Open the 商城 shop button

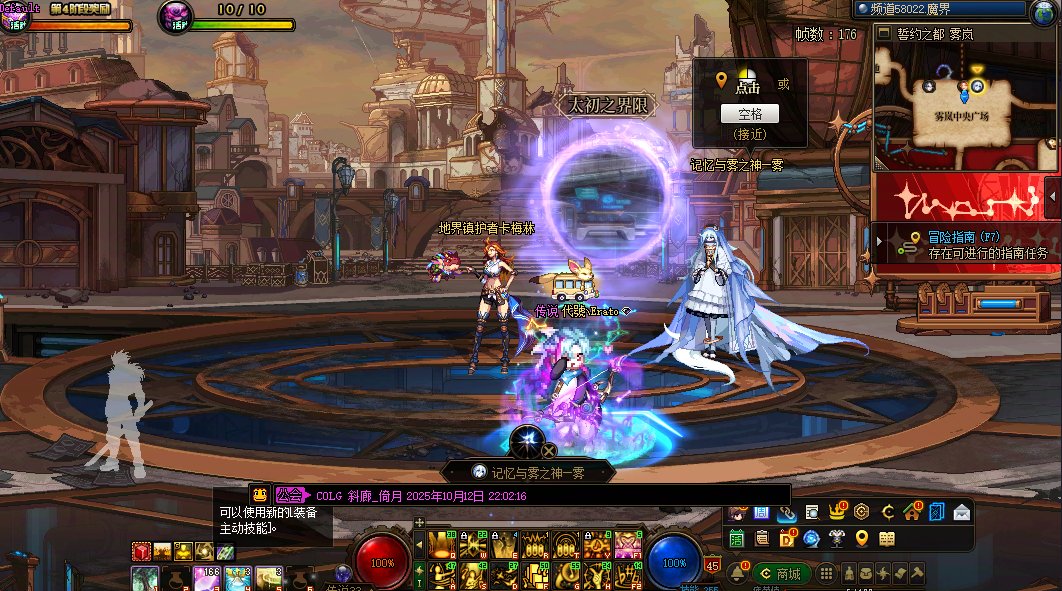tap(781, 574)
